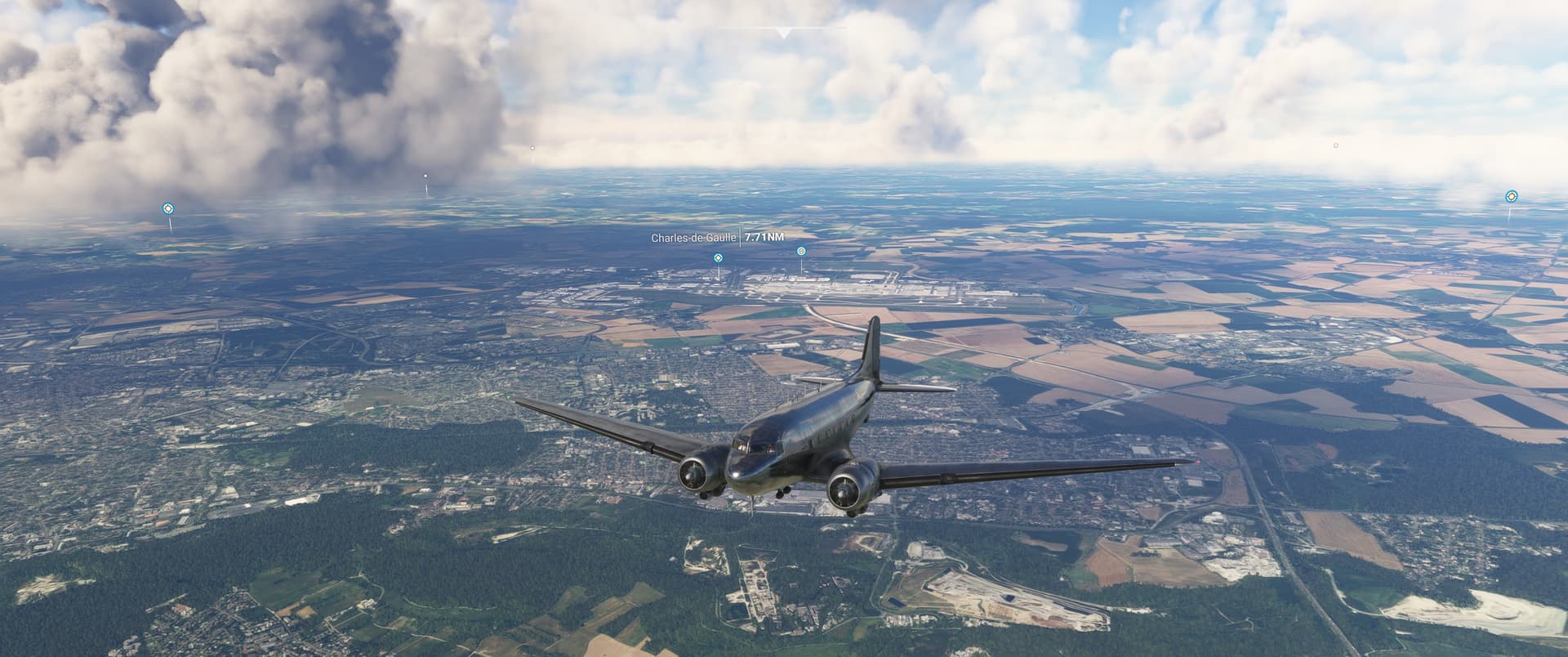Open the toolbar using the top arrow handle
The width and height of the screenshot is (1568, 657).
(783, 33)
